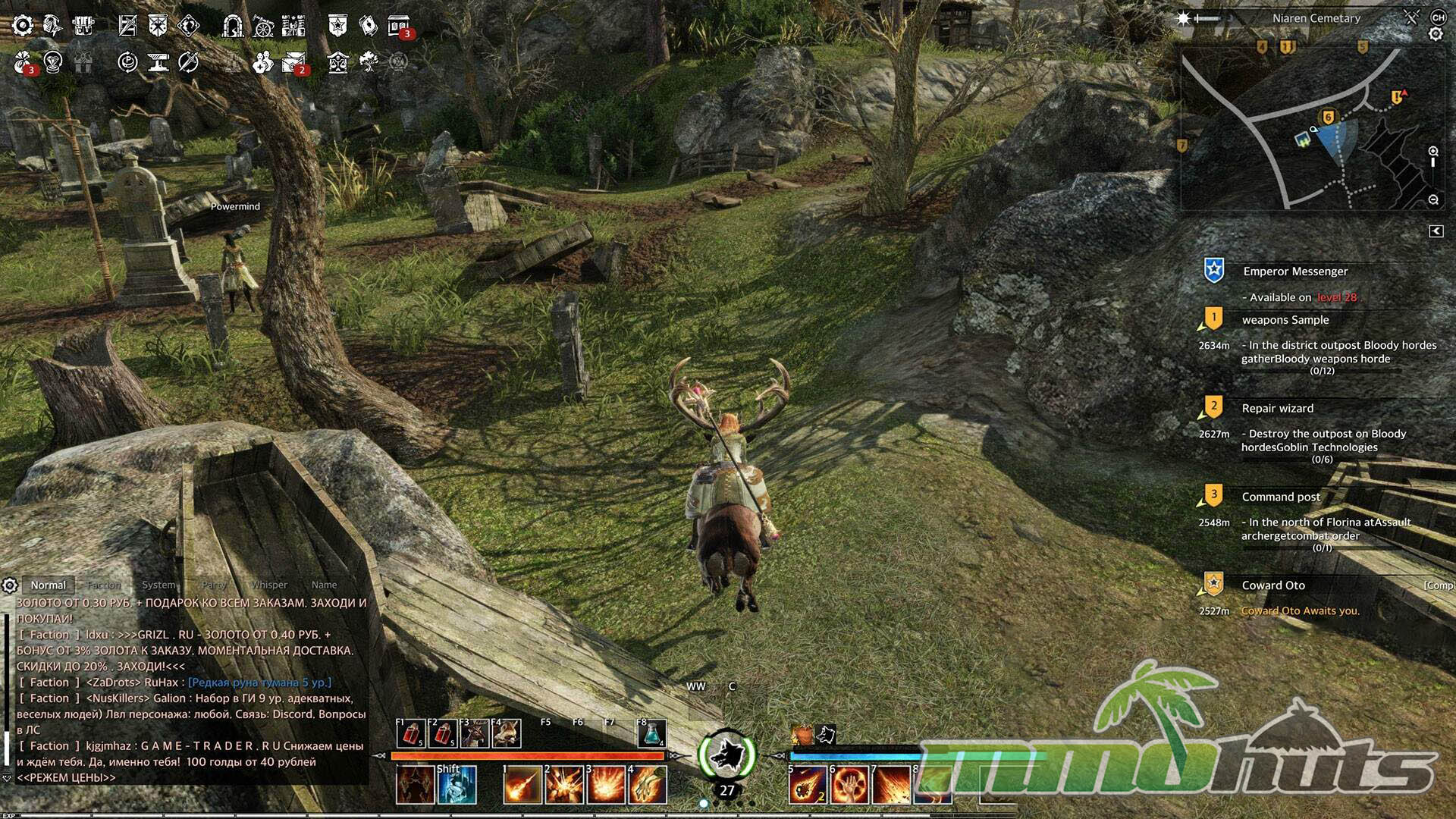
Task: Track the Coward Oto quest
Action: click(1273, 585)
